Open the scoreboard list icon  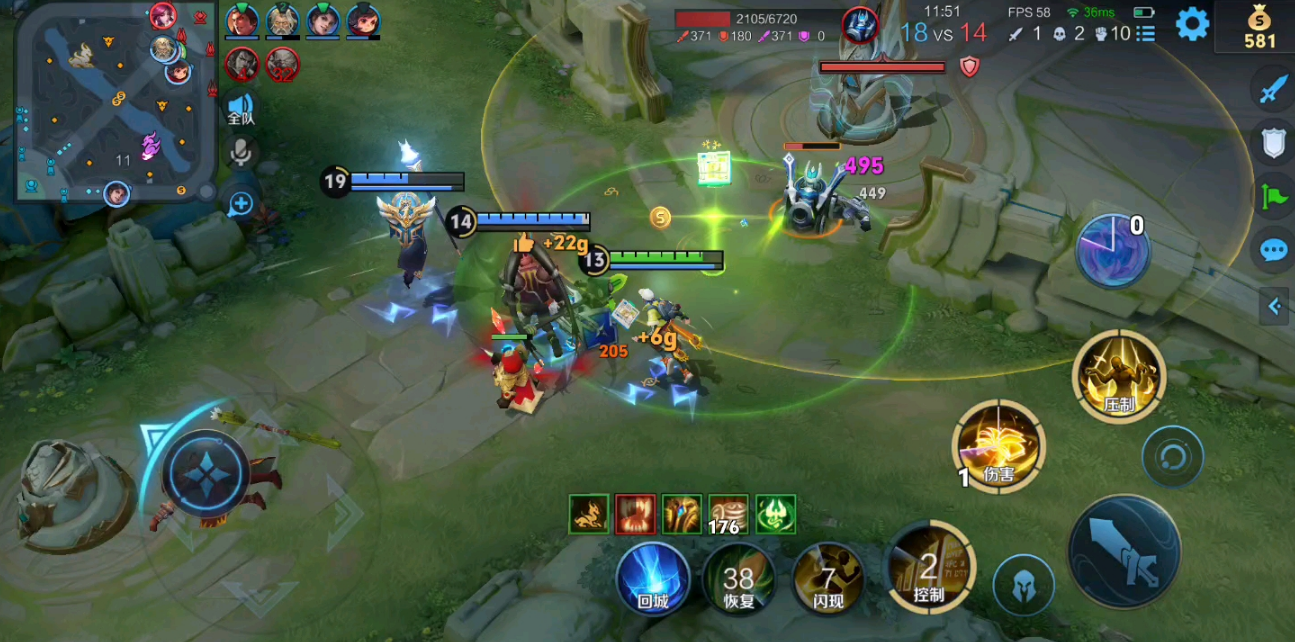[x=1146, y=34]
